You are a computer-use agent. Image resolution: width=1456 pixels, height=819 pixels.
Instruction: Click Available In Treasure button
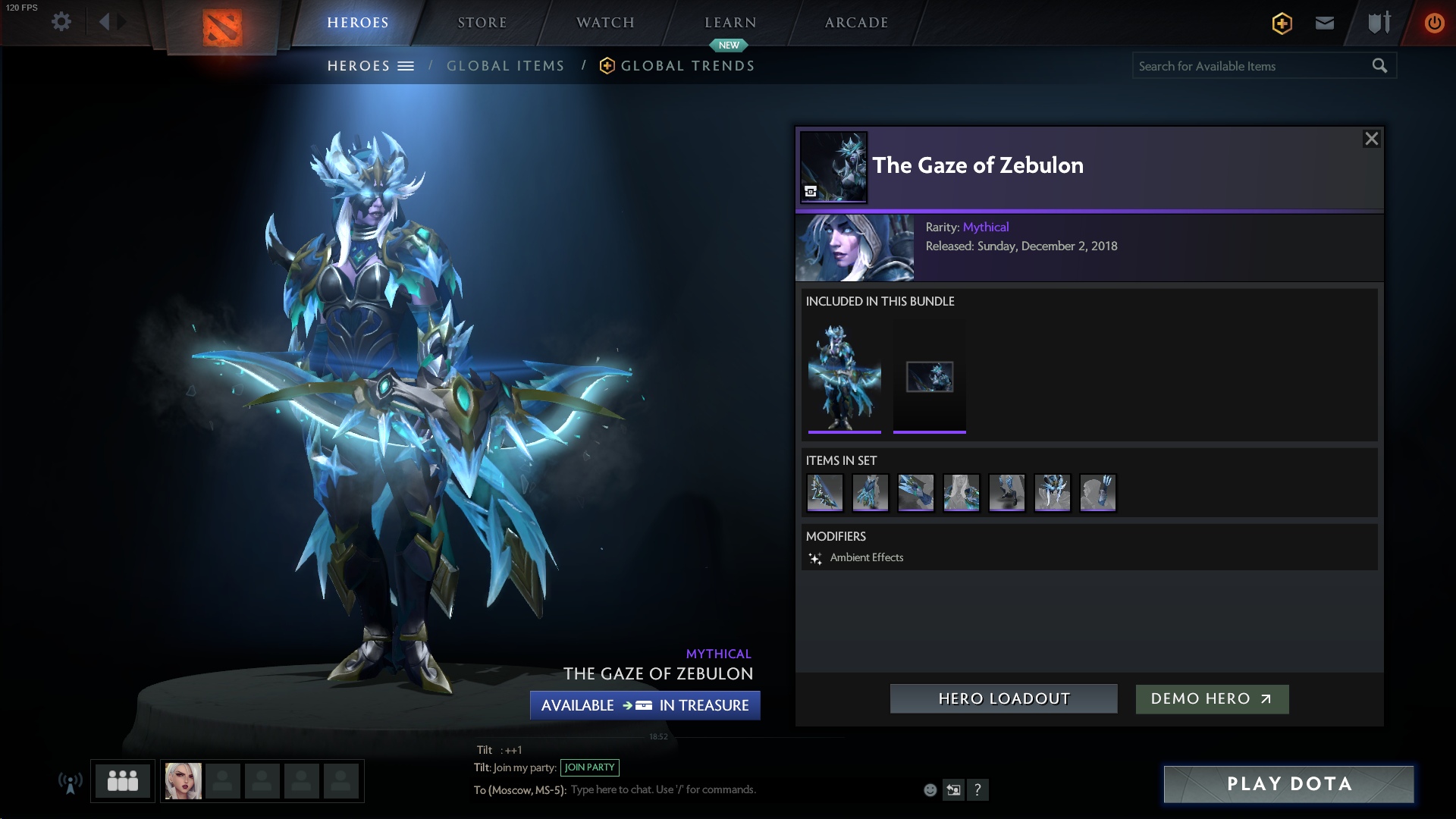pos(645,705)
